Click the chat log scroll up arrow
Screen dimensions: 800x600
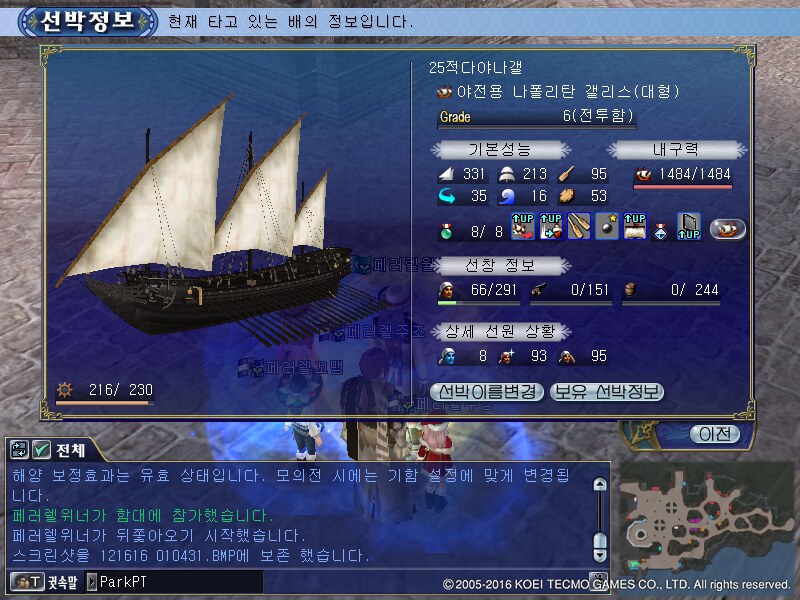tap(599, 485)
